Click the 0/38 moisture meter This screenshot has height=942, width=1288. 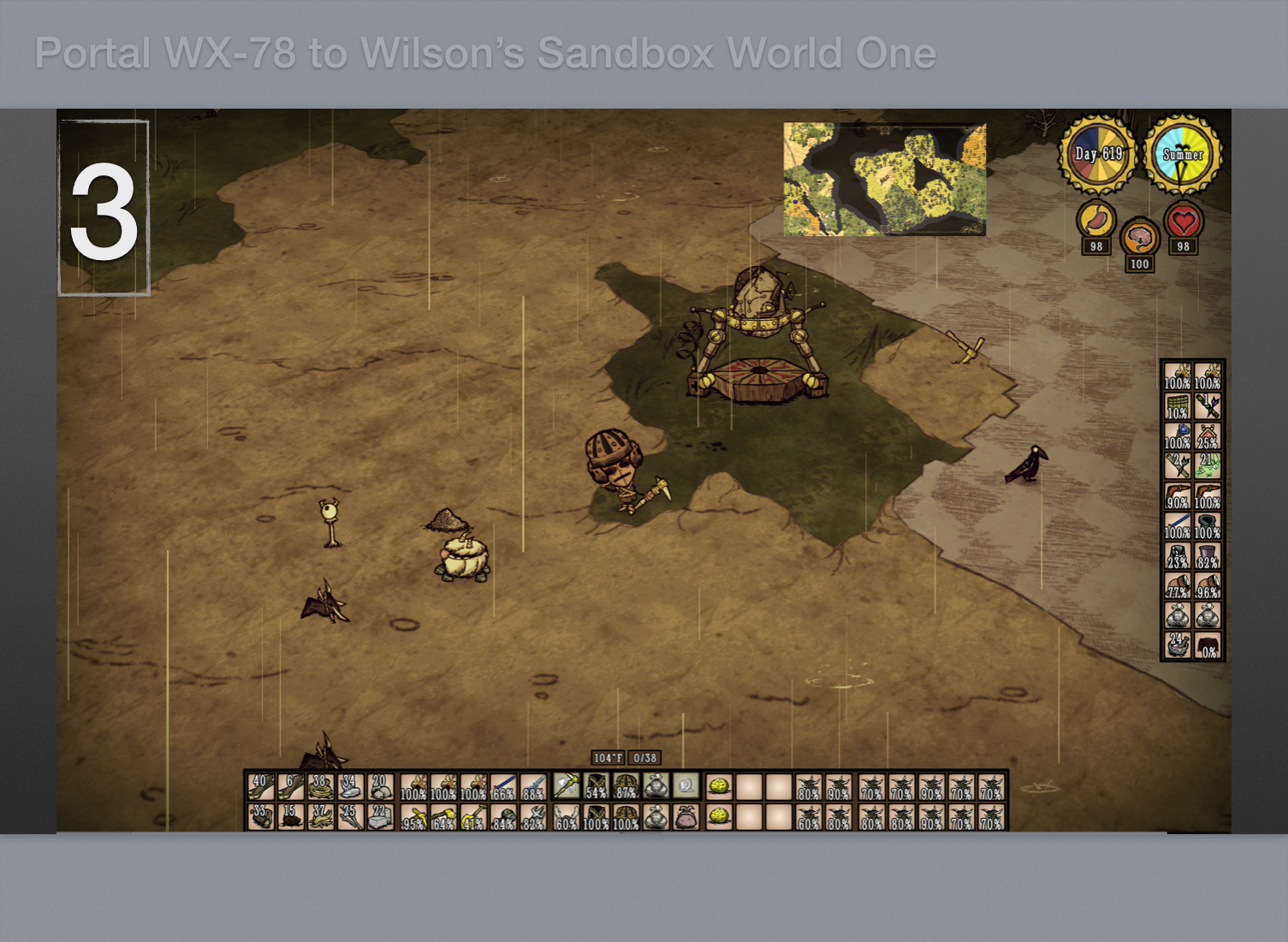644,758
